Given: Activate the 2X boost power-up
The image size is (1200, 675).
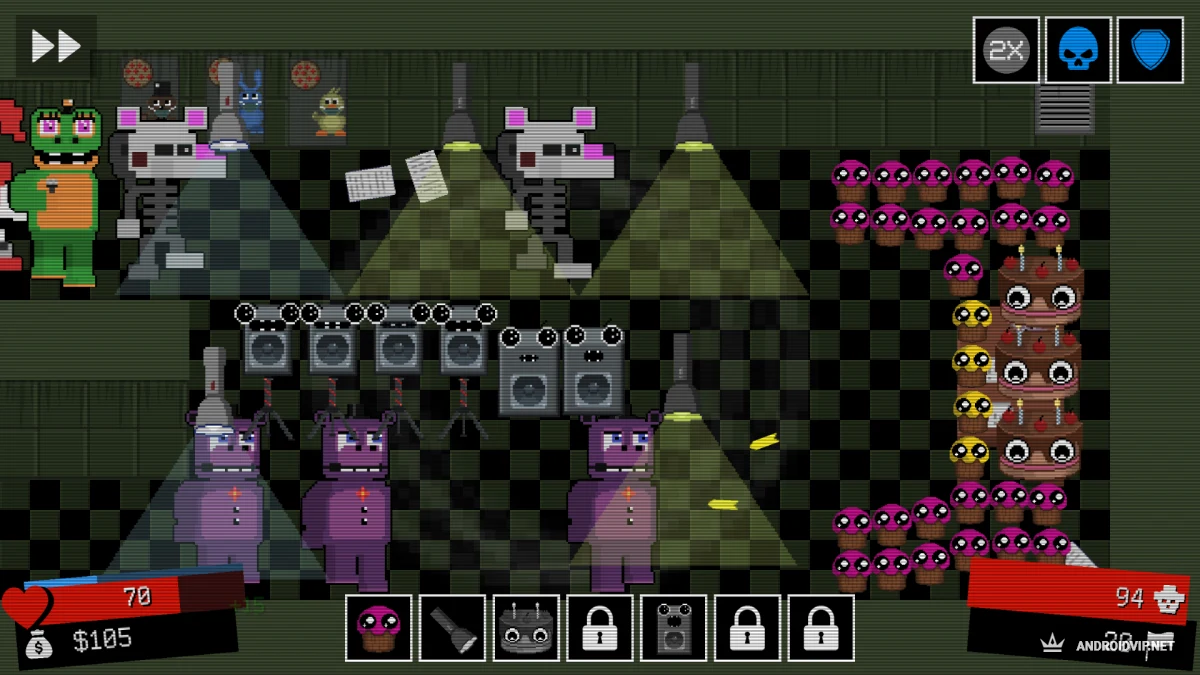Looking at the screenshot, I should pos(1006,50).
